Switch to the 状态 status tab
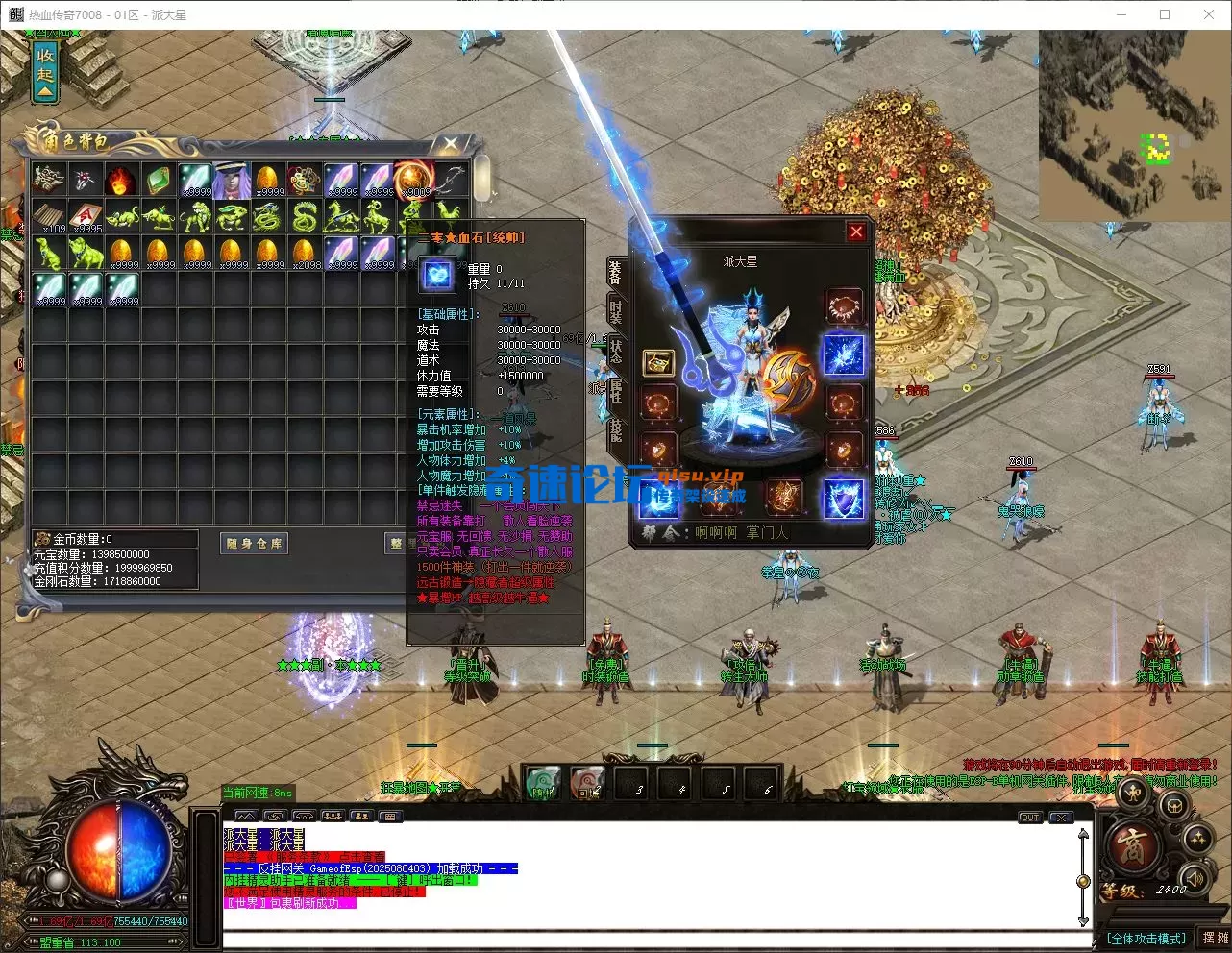 [x=615, y=351]
